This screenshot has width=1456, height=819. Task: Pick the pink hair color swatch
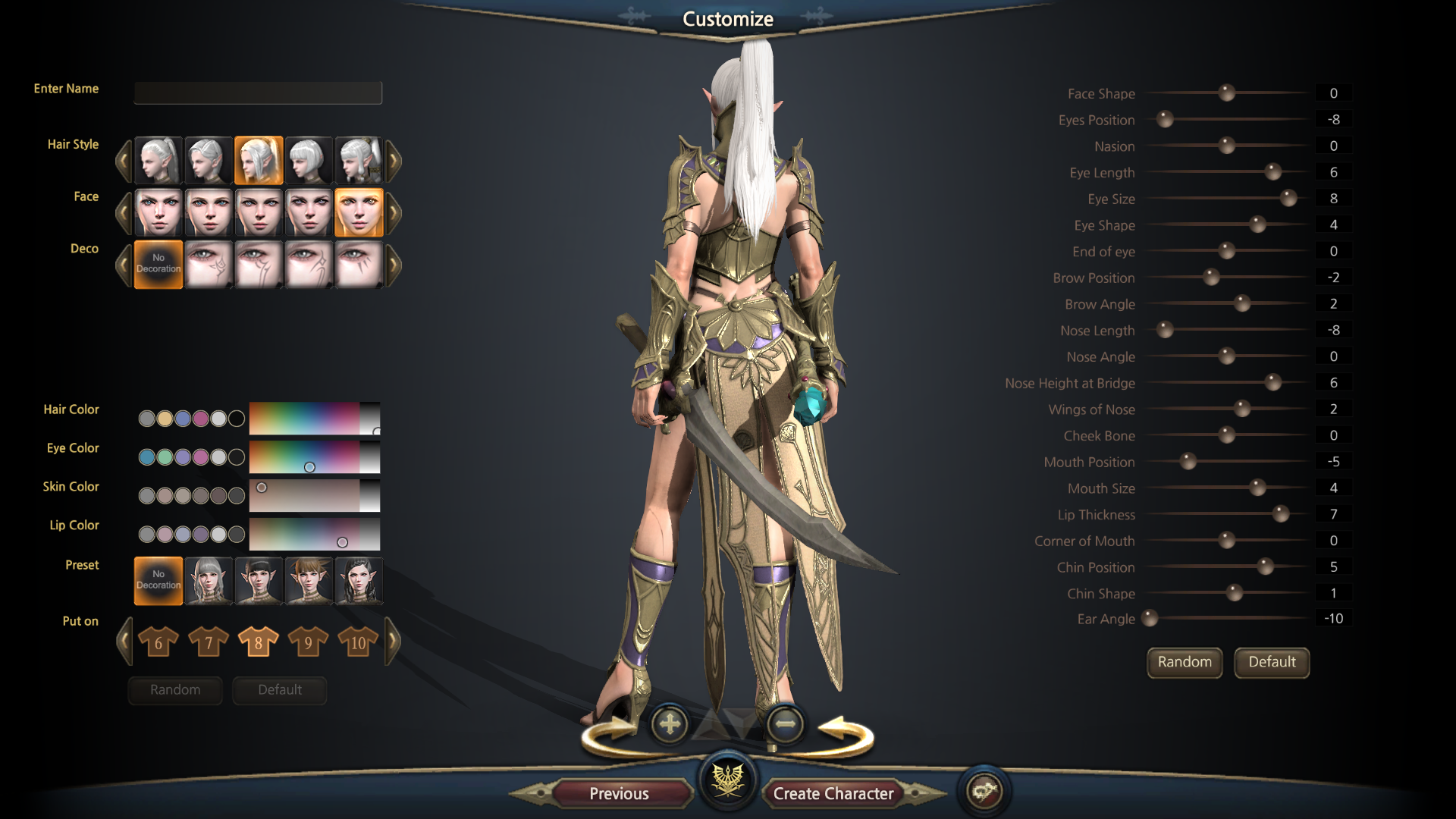(200, 418)
